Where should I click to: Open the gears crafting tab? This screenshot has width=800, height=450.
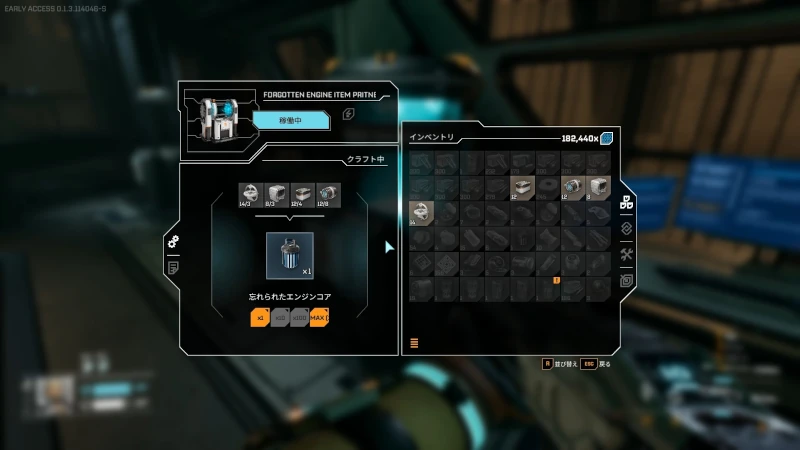173,242
